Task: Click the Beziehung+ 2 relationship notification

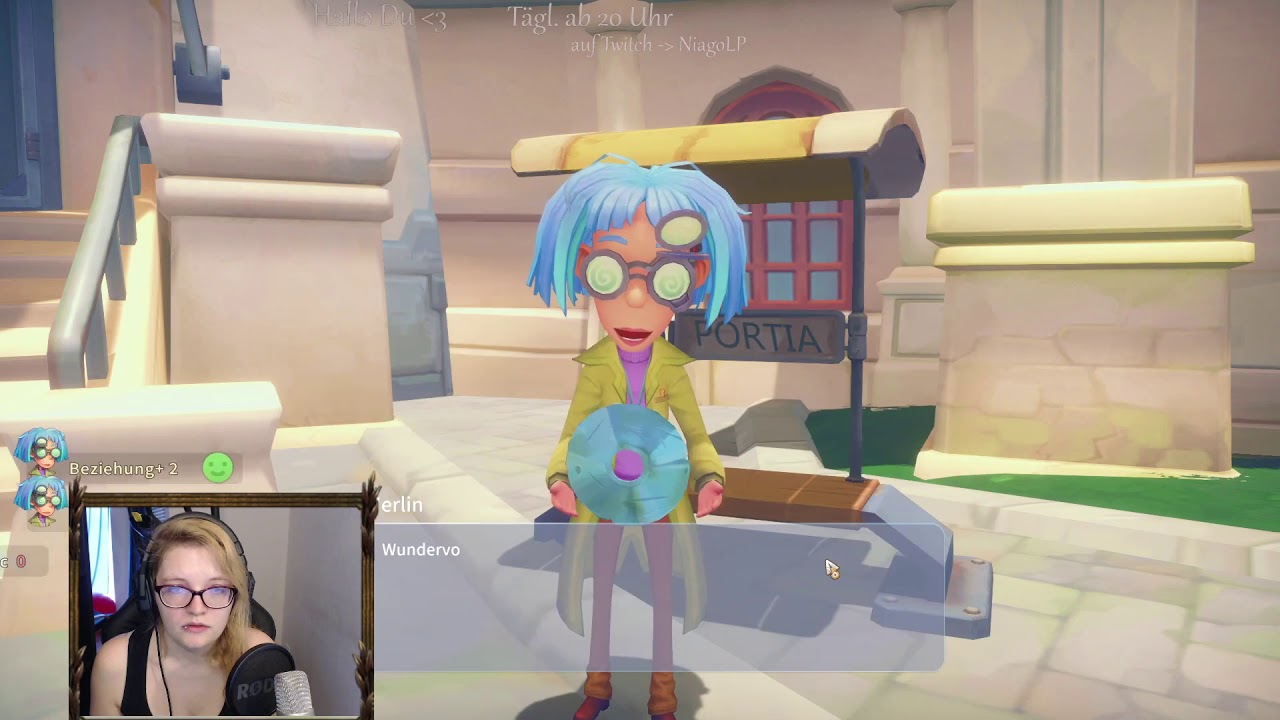Action: (124, 468)
